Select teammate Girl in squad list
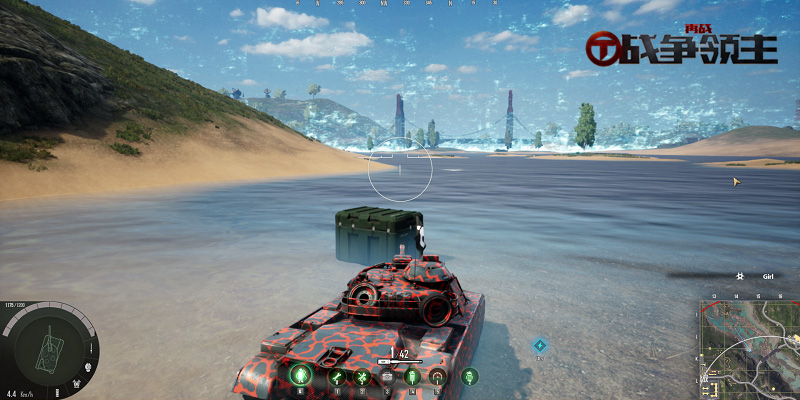Image resolution: width=800 pixels, height=400 pixels. (x=768, y=276)
